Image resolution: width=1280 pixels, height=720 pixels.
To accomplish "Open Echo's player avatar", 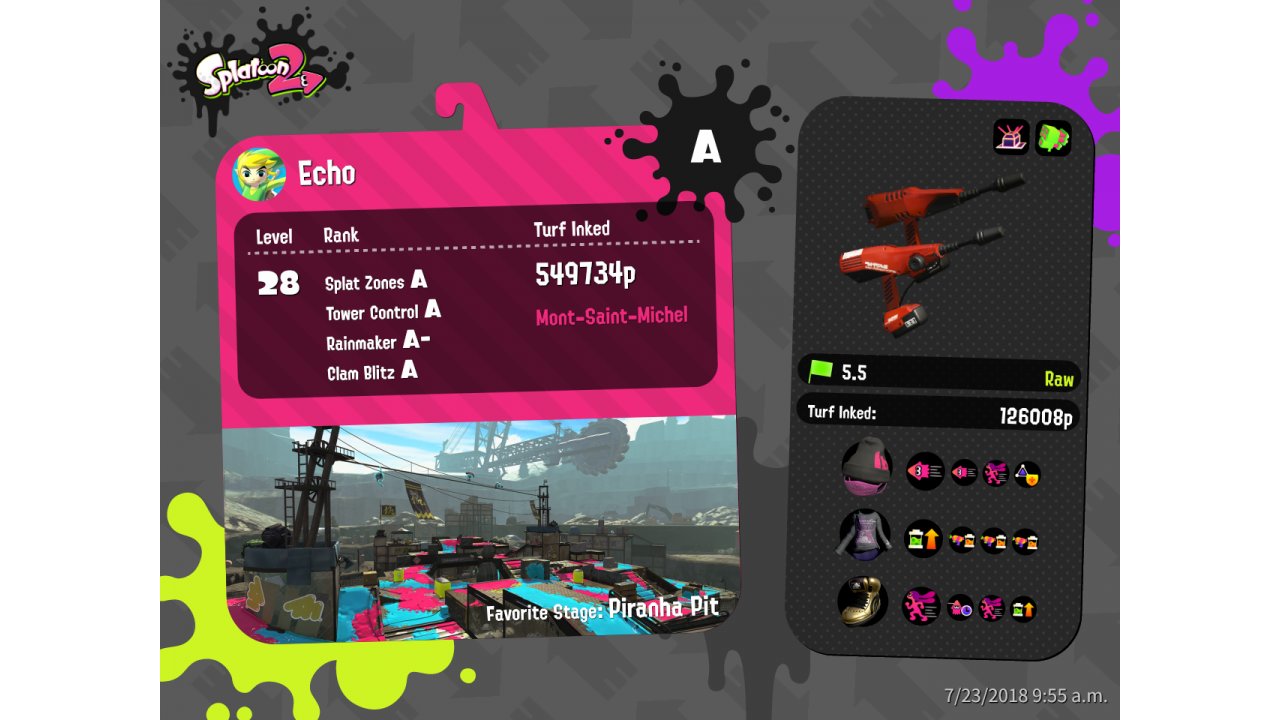I will pyautogui.click(x=259, y=174).
